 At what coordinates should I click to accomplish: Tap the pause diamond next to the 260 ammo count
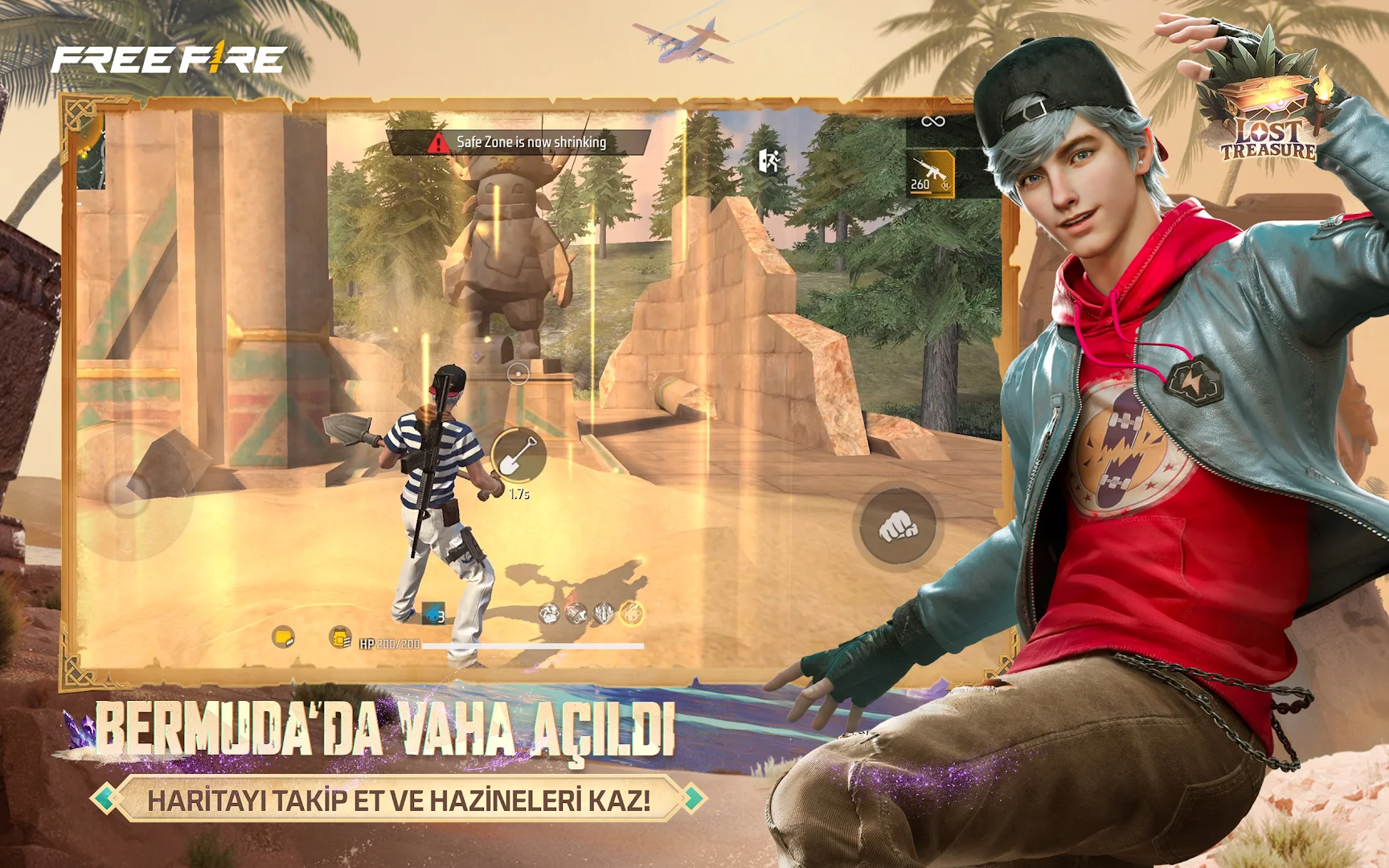(946, 185)
